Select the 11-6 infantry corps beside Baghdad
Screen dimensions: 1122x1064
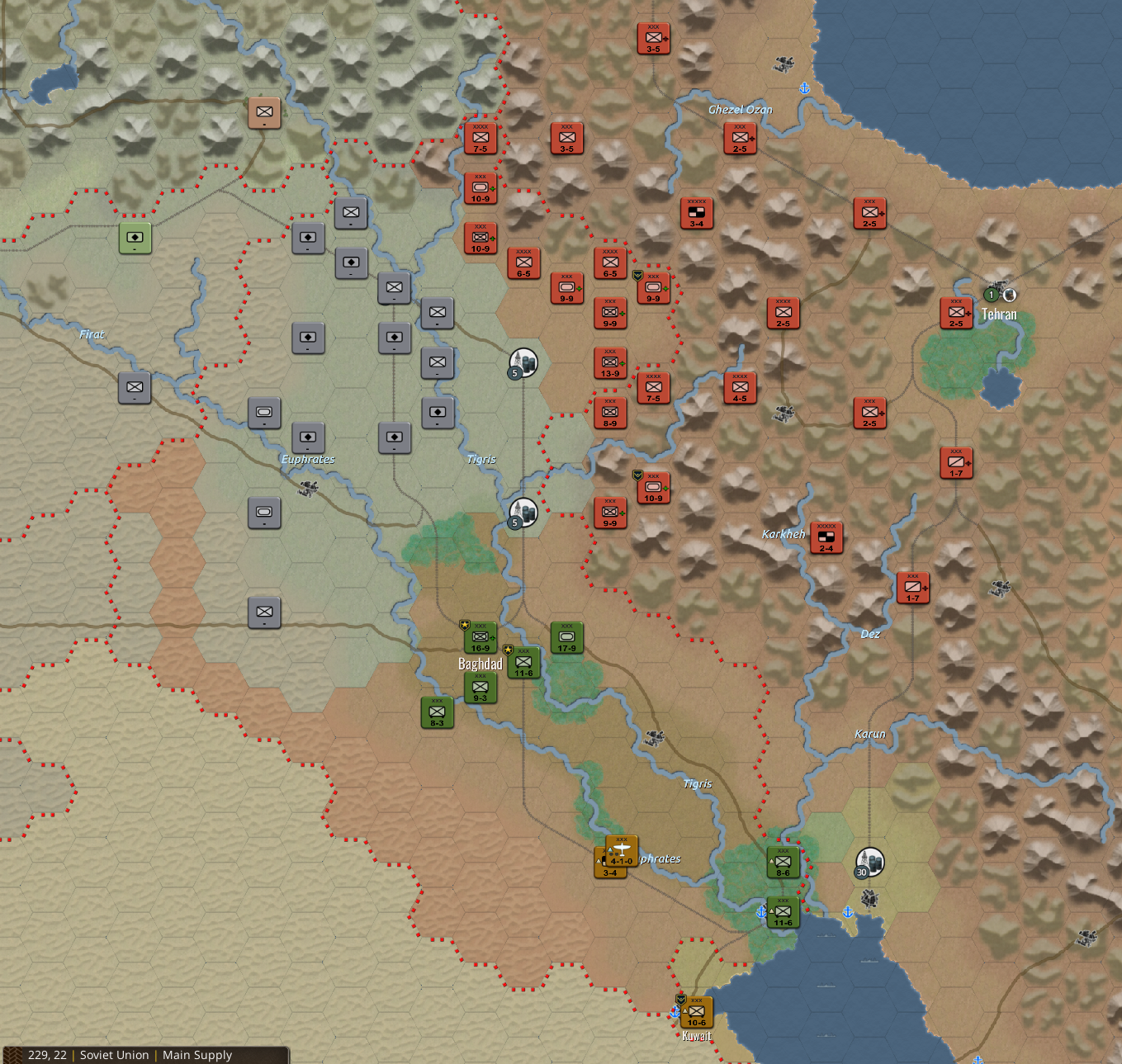tap(523, 662)
